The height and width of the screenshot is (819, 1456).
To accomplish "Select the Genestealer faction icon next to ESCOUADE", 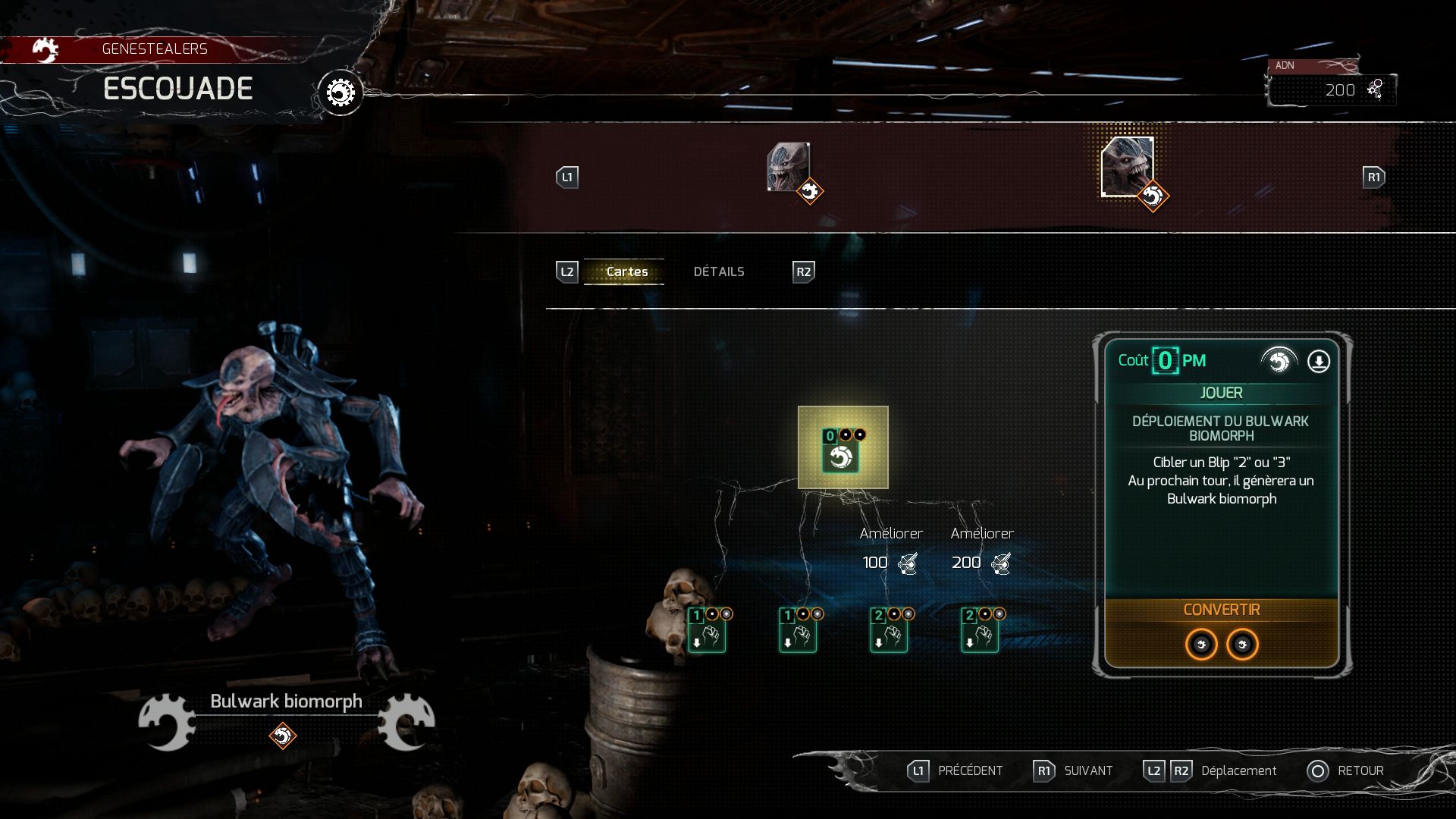I will coord(45,50).
